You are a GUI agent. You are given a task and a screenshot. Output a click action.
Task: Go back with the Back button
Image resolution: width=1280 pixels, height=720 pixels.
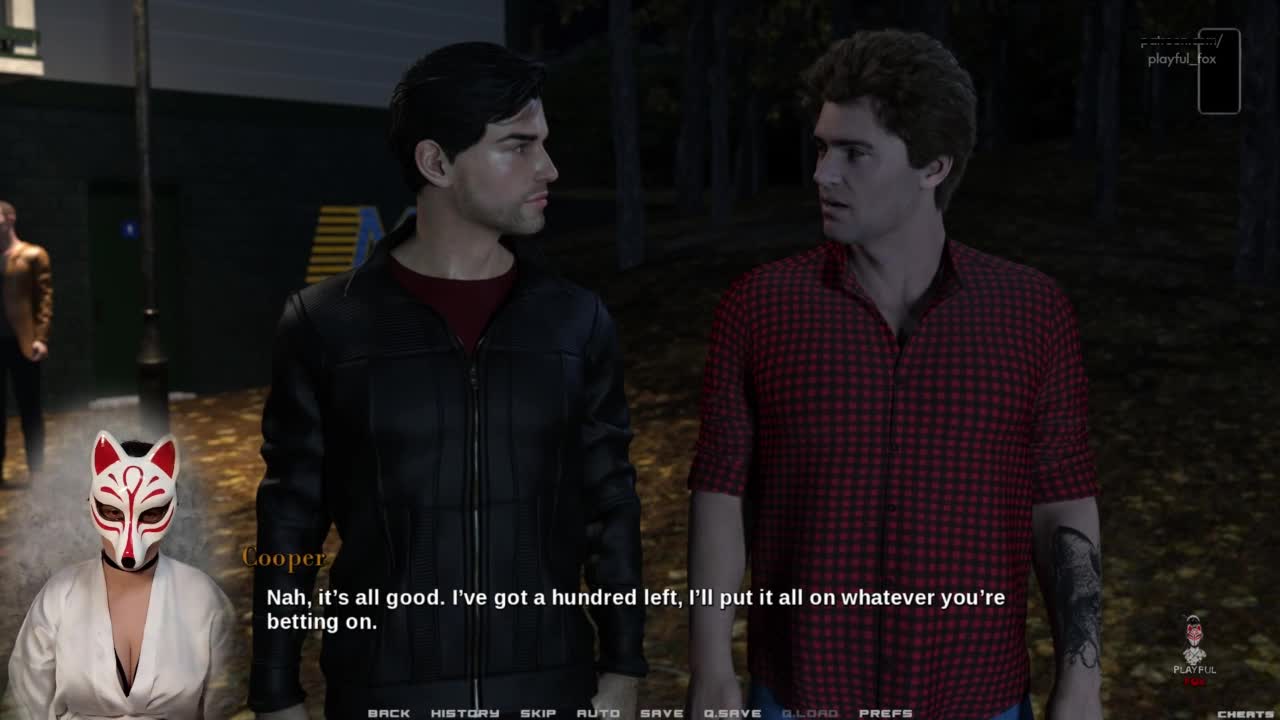tap(389, 713)
